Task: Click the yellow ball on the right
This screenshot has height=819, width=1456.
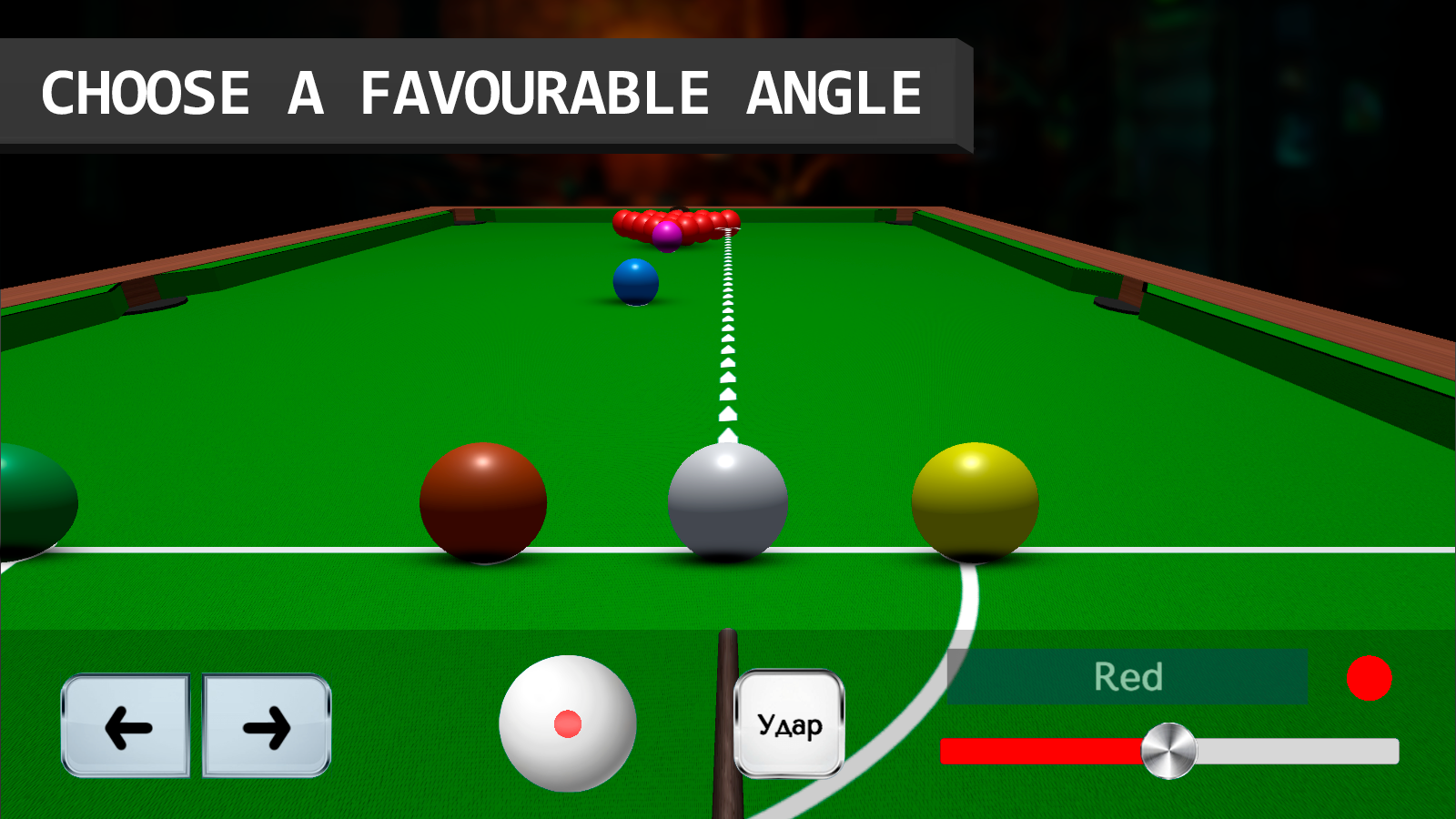Action: [x=974, y=500]
